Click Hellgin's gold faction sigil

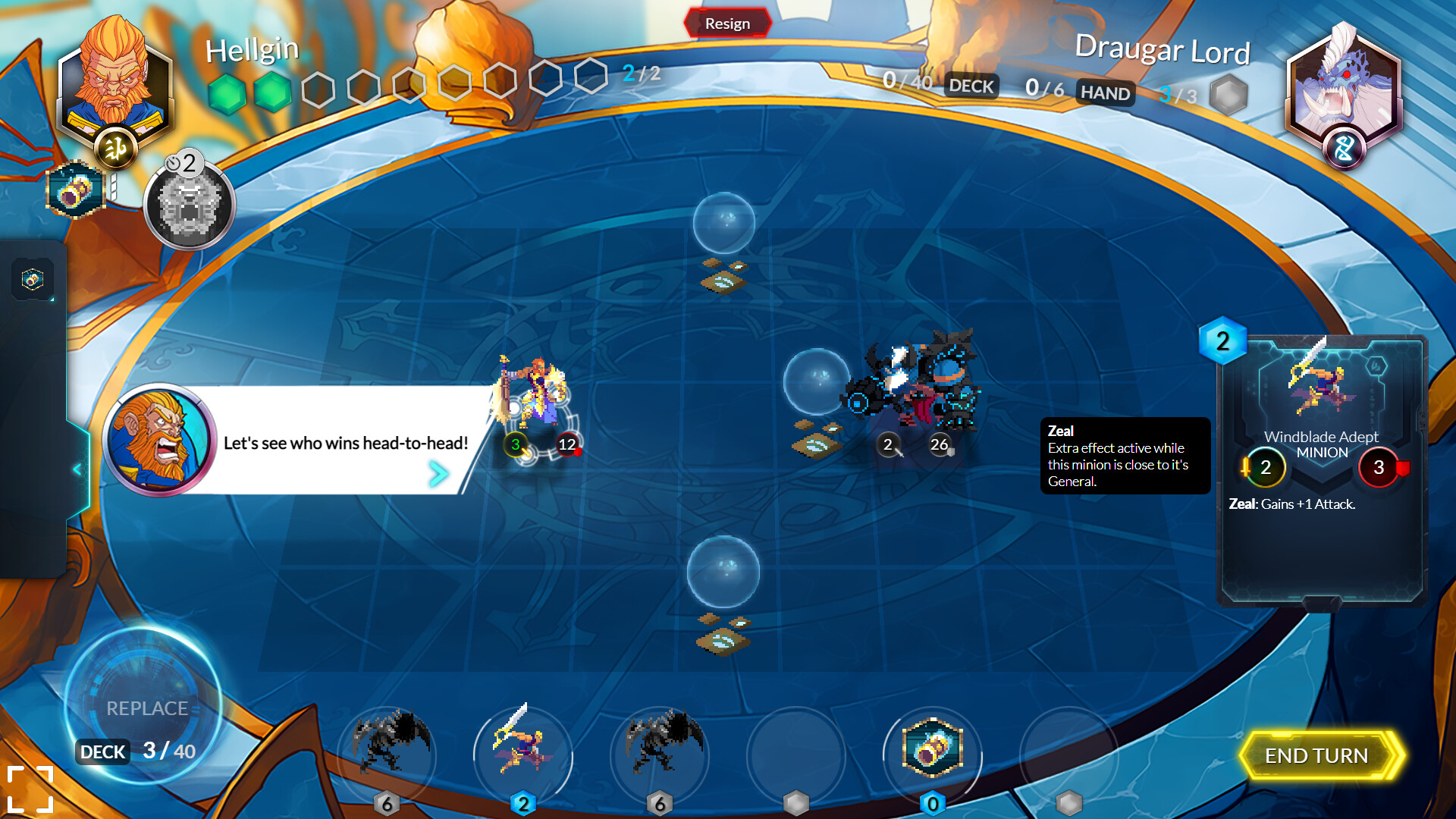point(114,149)
